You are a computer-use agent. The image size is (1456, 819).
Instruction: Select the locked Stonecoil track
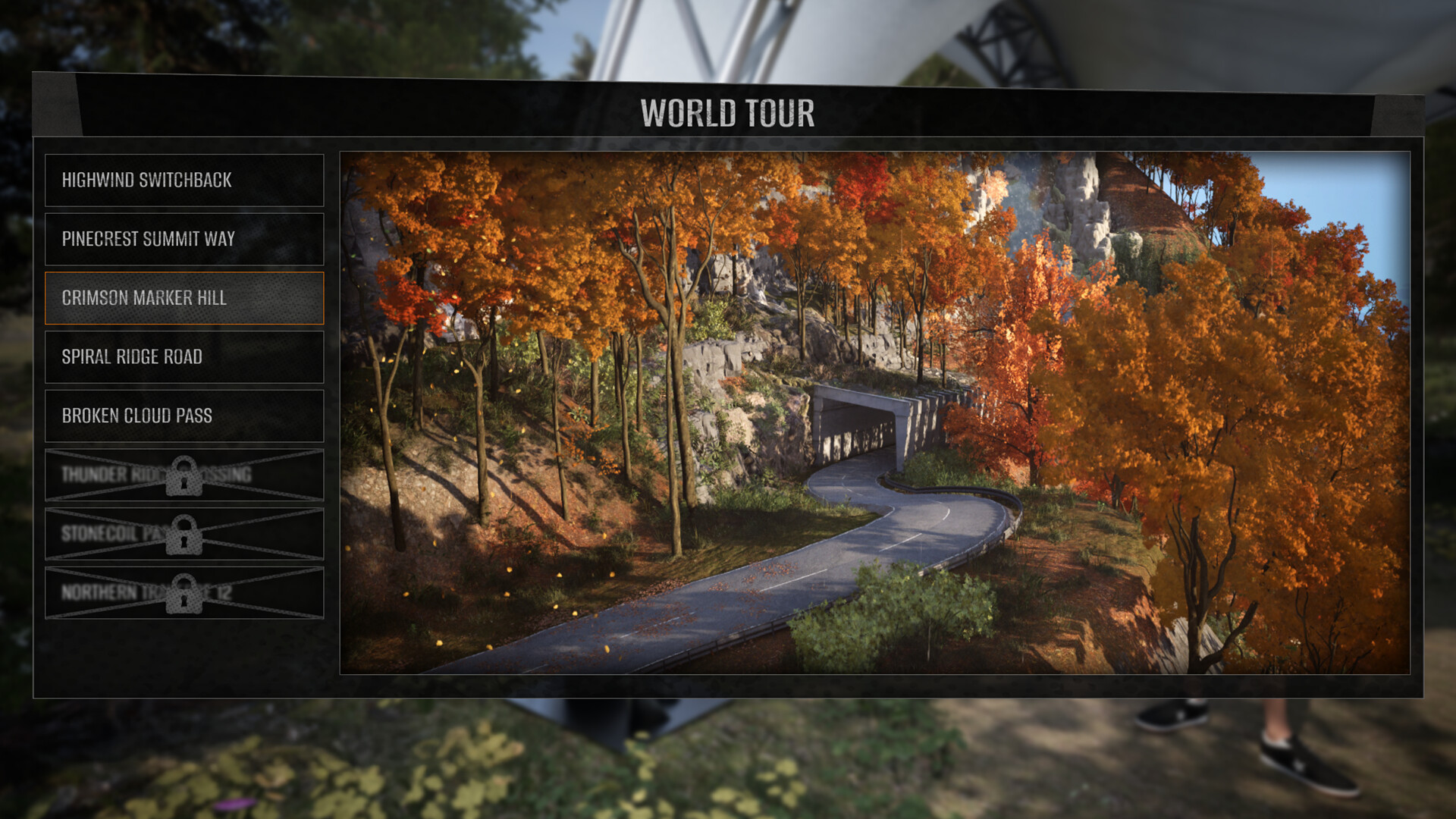(184, 534)
